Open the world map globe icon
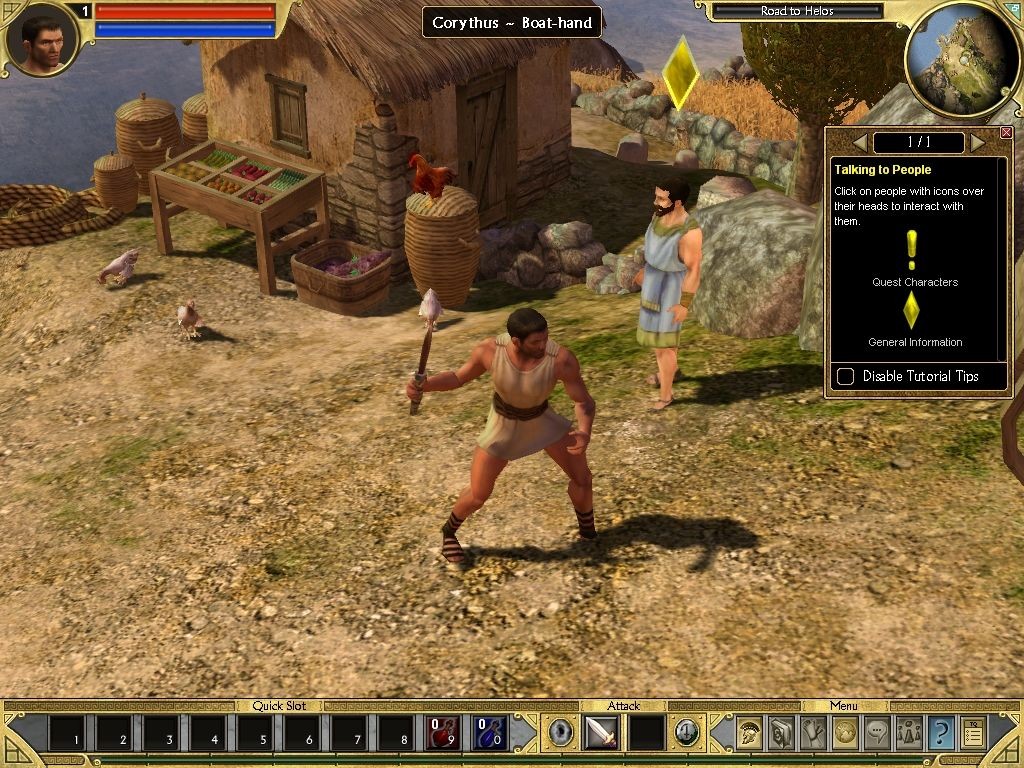The width and height of the screenshot is (1024, 768). (845, 733)
